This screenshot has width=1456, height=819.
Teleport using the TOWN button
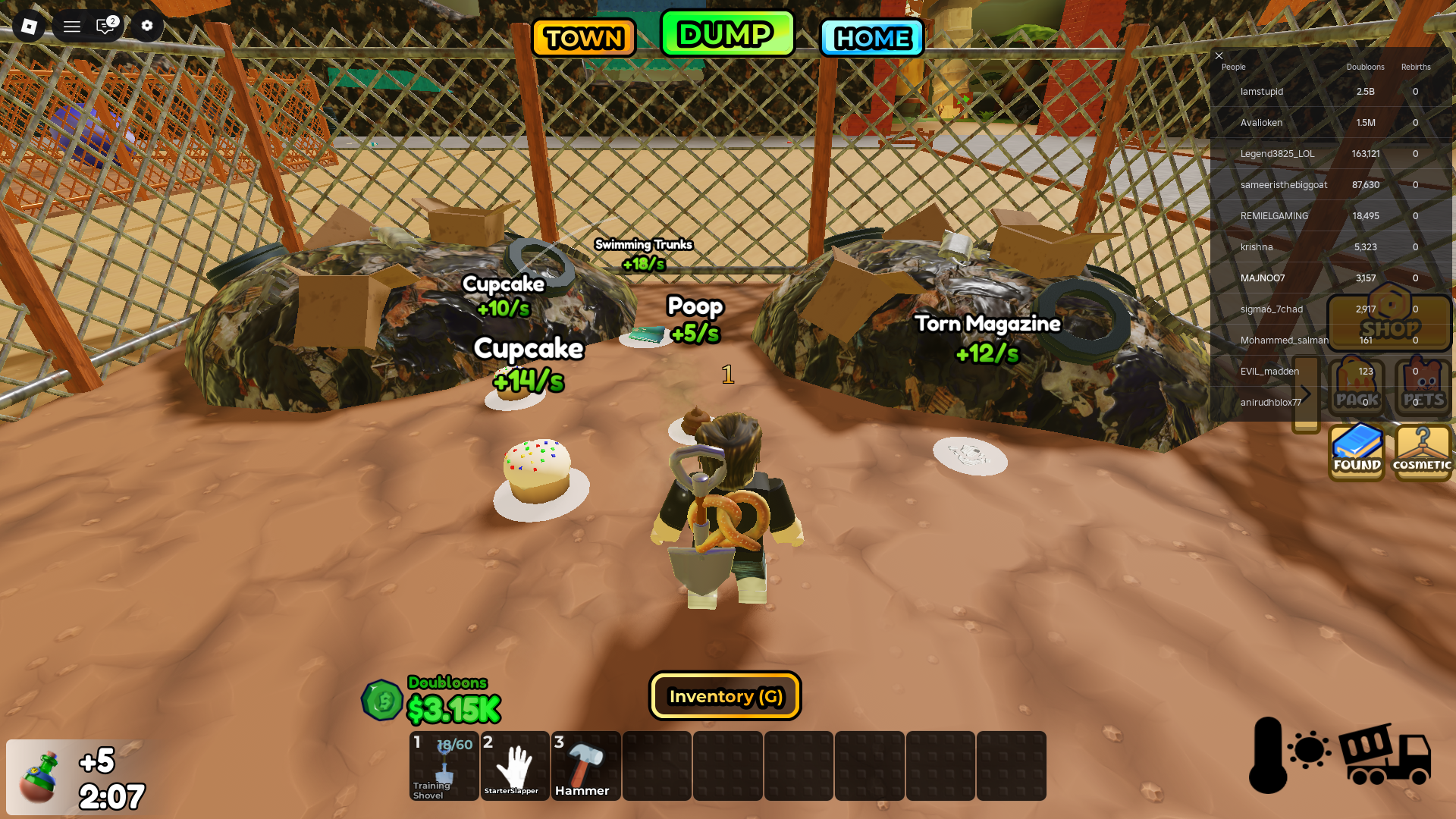pyautogui.click(x=583, y=38)
